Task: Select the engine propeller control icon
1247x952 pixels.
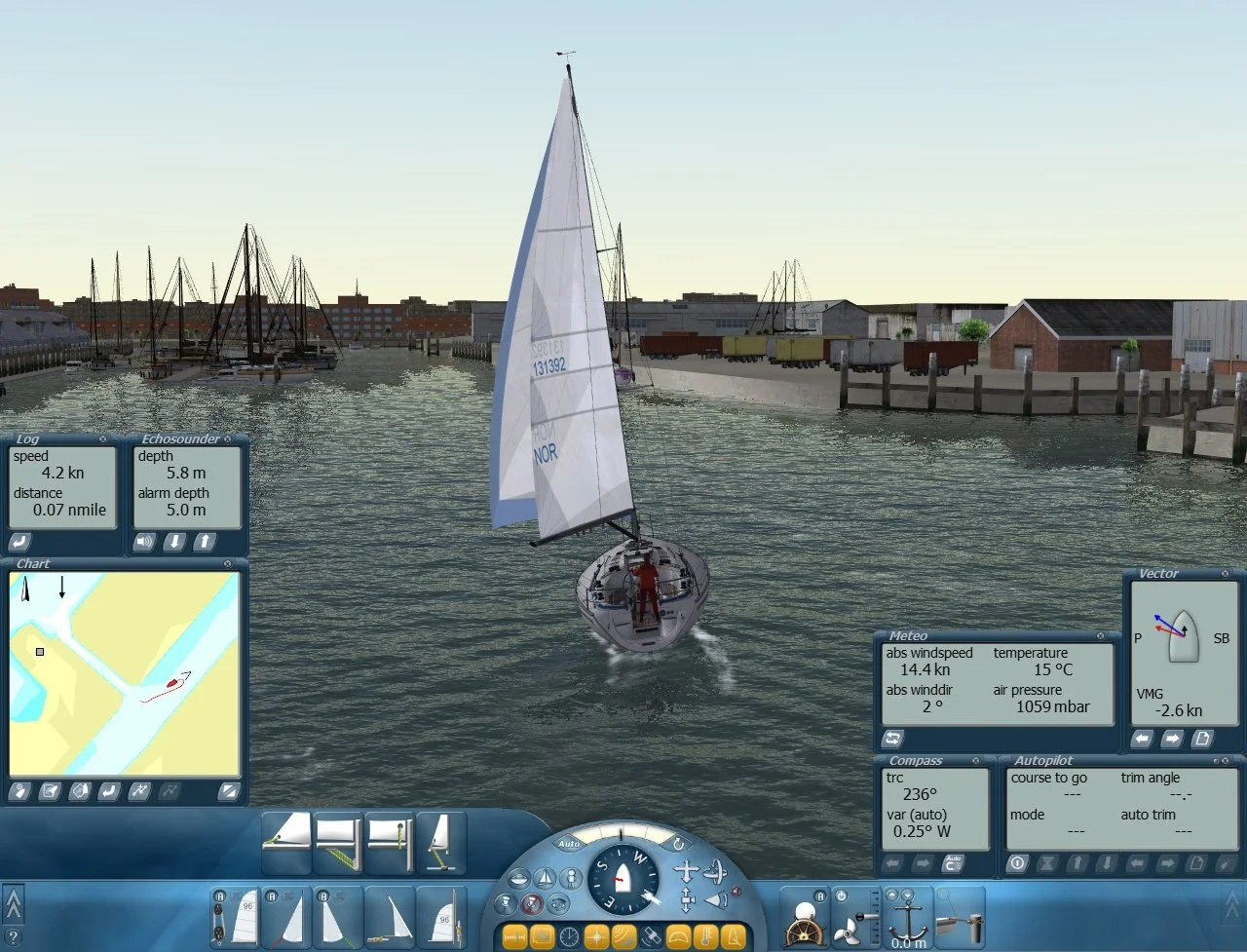Action: tap(848, 934)
